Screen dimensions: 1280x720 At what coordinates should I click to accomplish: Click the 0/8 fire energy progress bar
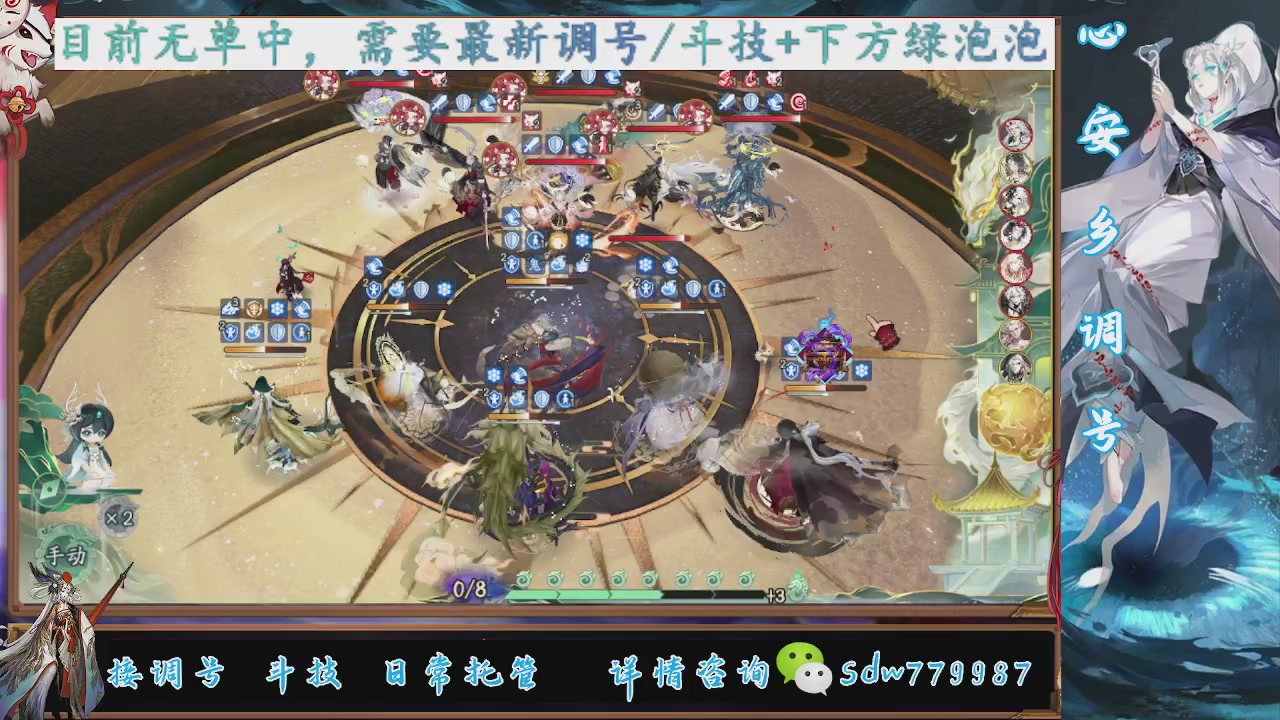(x=470, y=590)
